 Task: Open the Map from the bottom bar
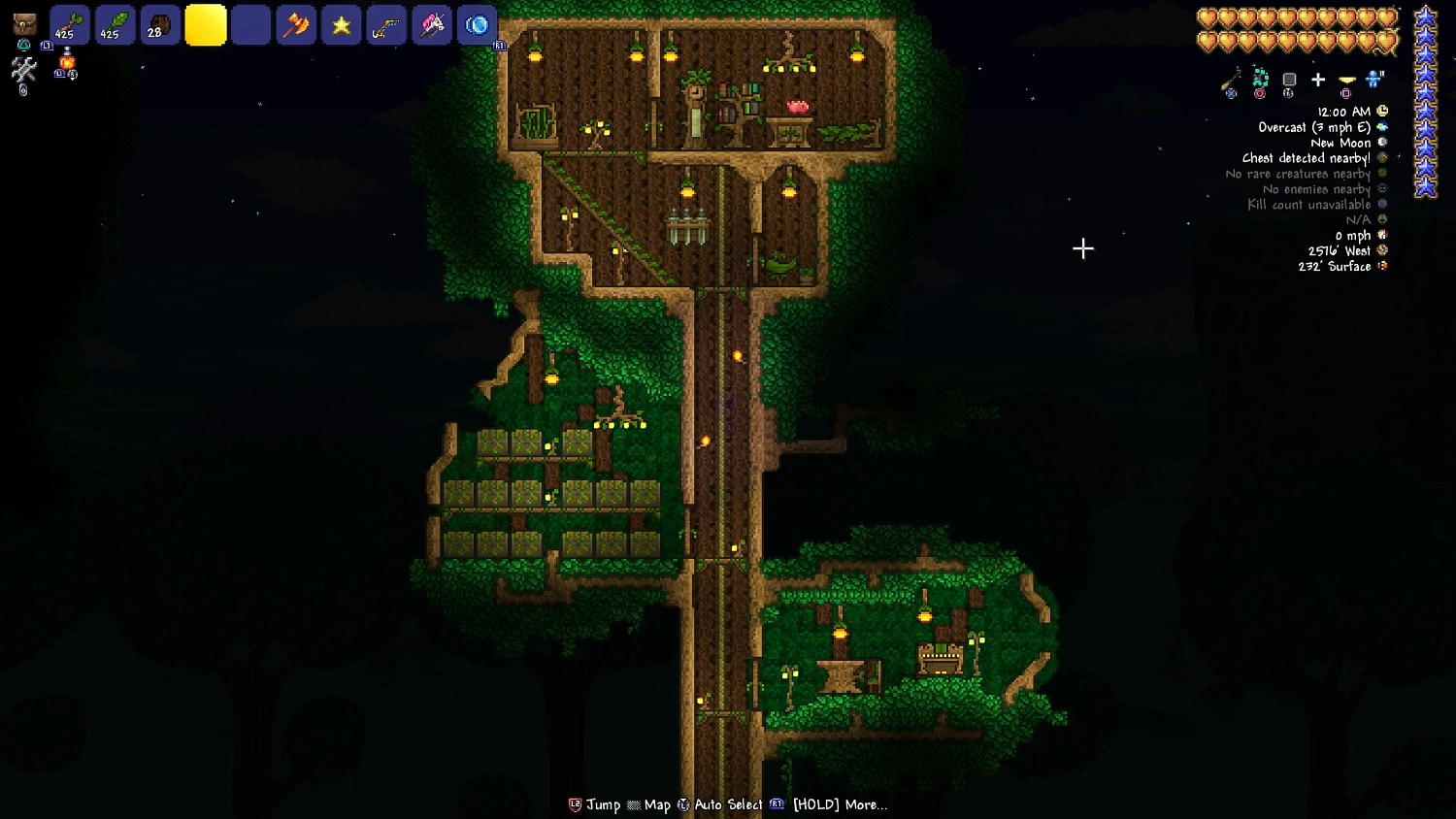click(658, 804)
